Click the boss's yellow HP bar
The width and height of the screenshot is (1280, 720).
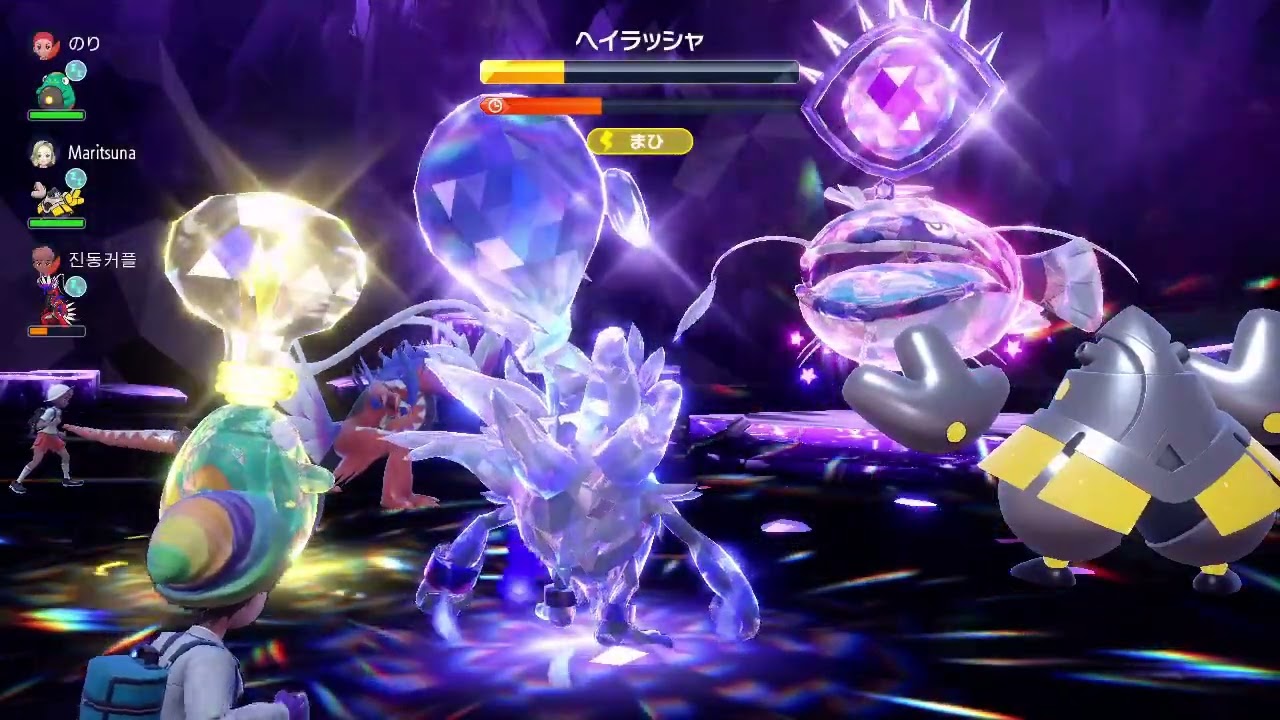coord(520,70)
